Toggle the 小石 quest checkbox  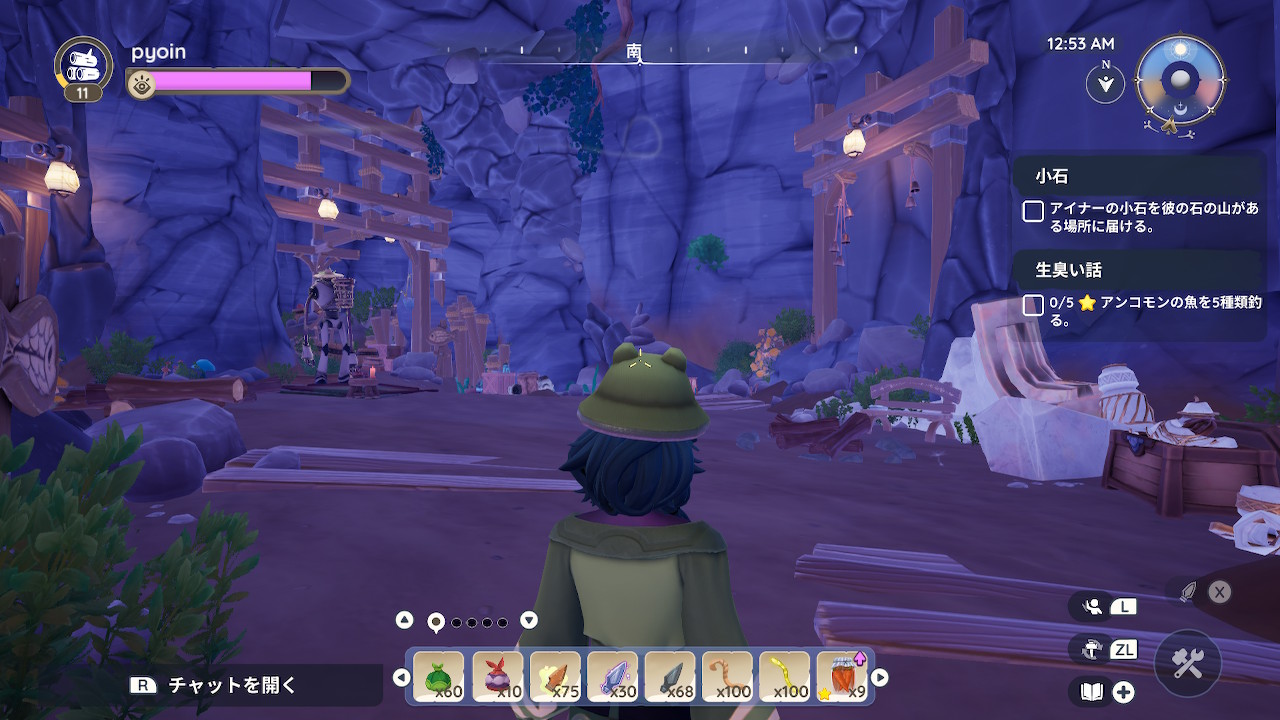1033,211
